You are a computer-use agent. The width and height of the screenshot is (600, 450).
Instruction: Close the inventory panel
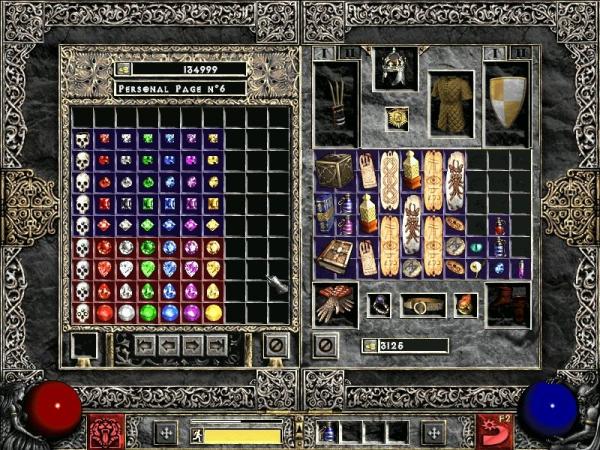[325, 346]
